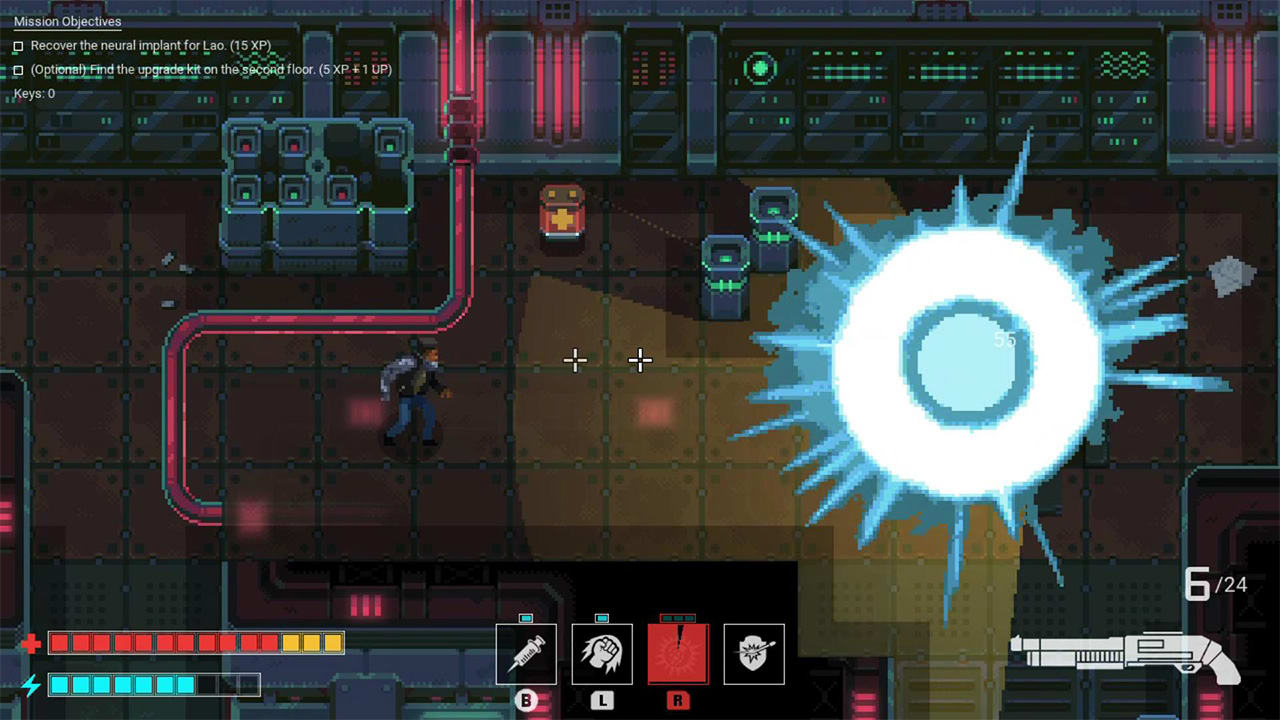This screenshot has width=1280, height=720.
Task: Activate the red pulse ability icon
Action: pyautogui.click(x=678, y=653)
